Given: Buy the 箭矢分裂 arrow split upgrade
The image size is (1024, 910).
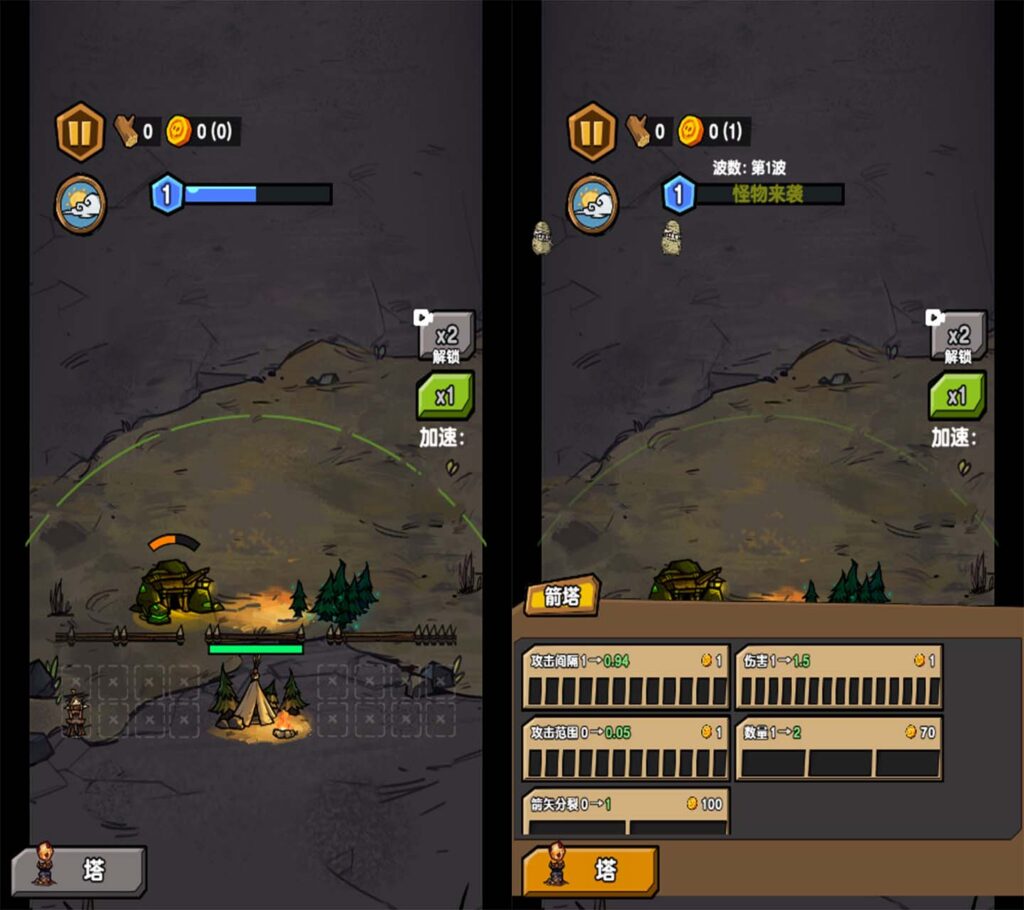Looking at the screenshot, I should 626,812.
